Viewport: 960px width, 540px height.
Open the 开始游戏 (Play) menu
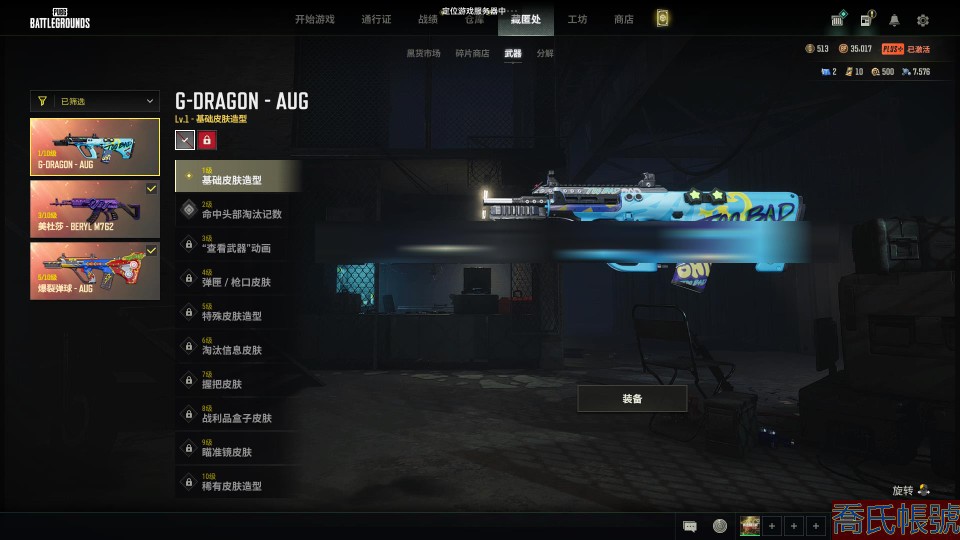click(314, 20)
